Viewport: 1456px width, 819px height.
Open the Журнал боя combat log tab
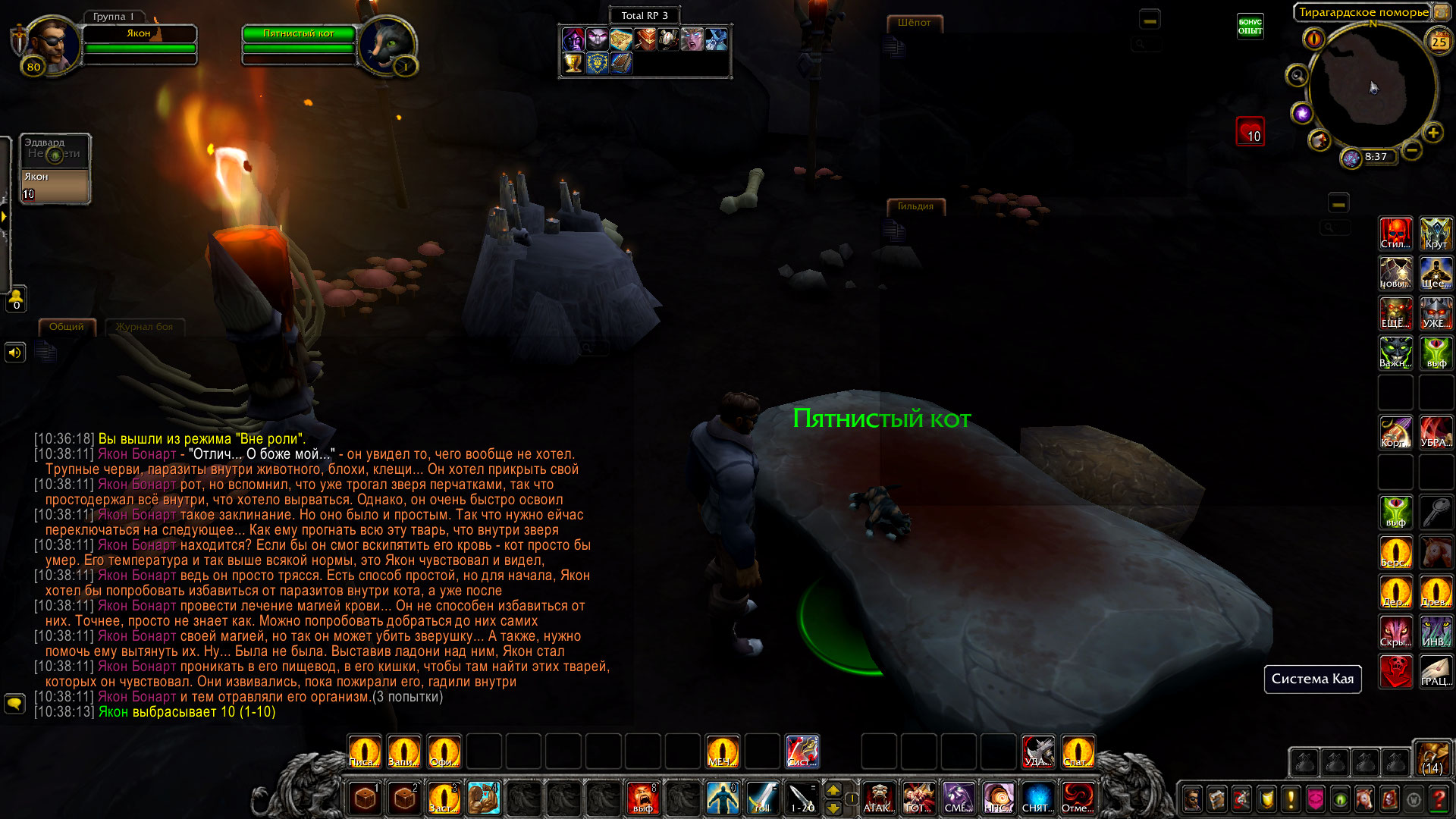pyautogui.click(x=144, y=327)
